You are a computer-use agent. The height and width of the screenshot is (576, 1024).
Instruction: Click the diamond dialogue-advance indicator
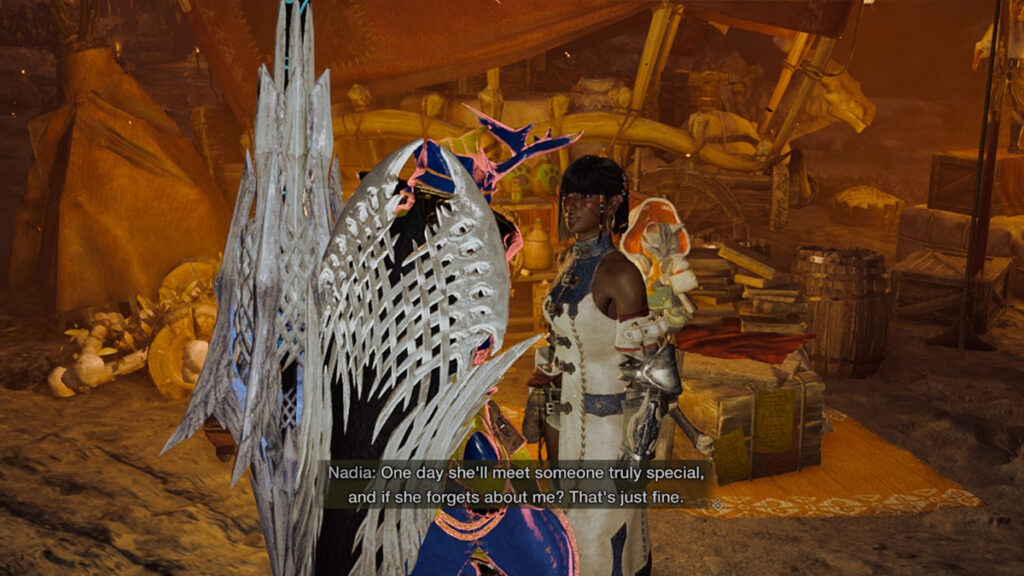tap(718, 505)
